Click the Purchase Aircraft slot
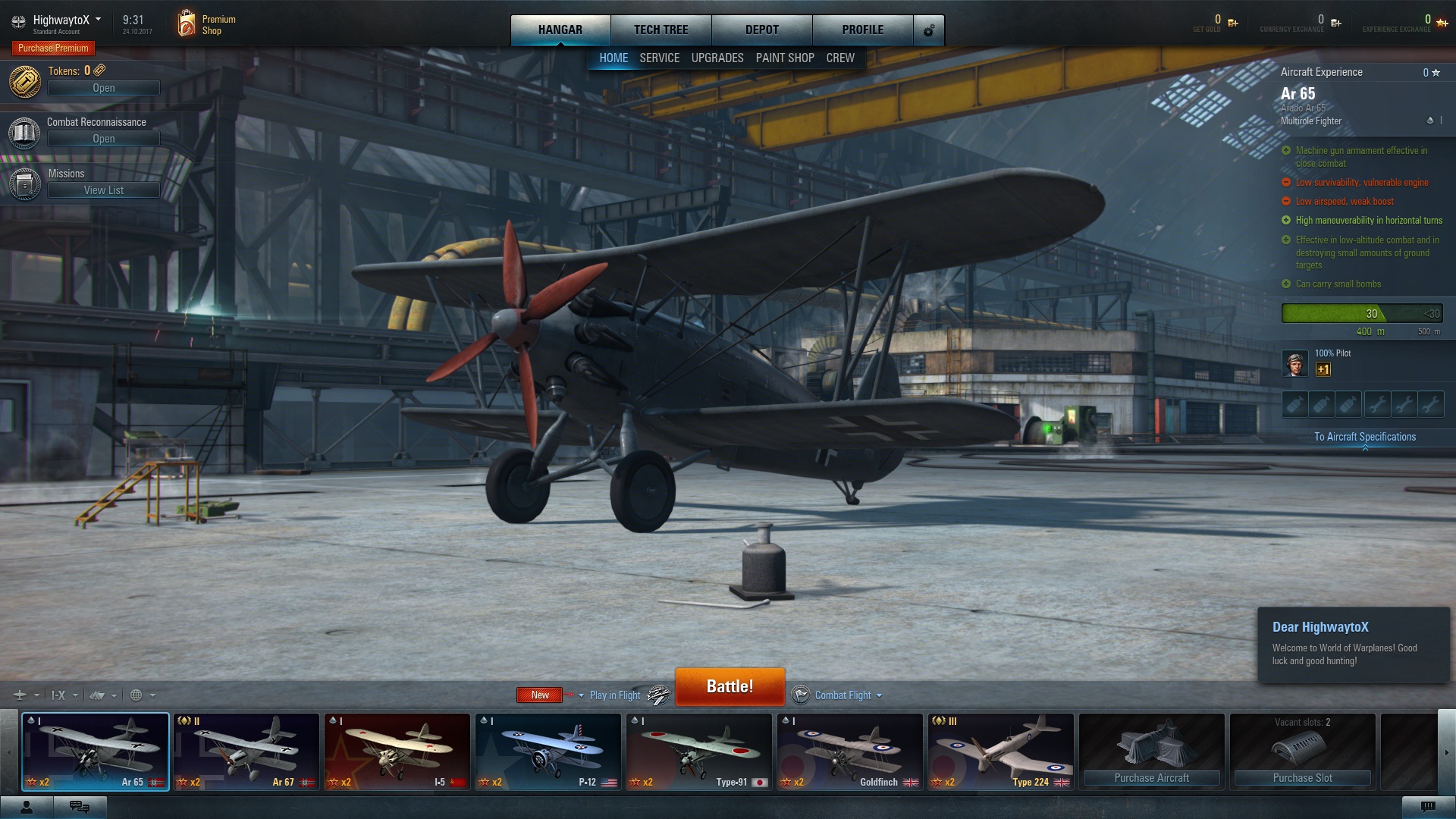Screen dimensions: 1456x819 [1151, 777]
